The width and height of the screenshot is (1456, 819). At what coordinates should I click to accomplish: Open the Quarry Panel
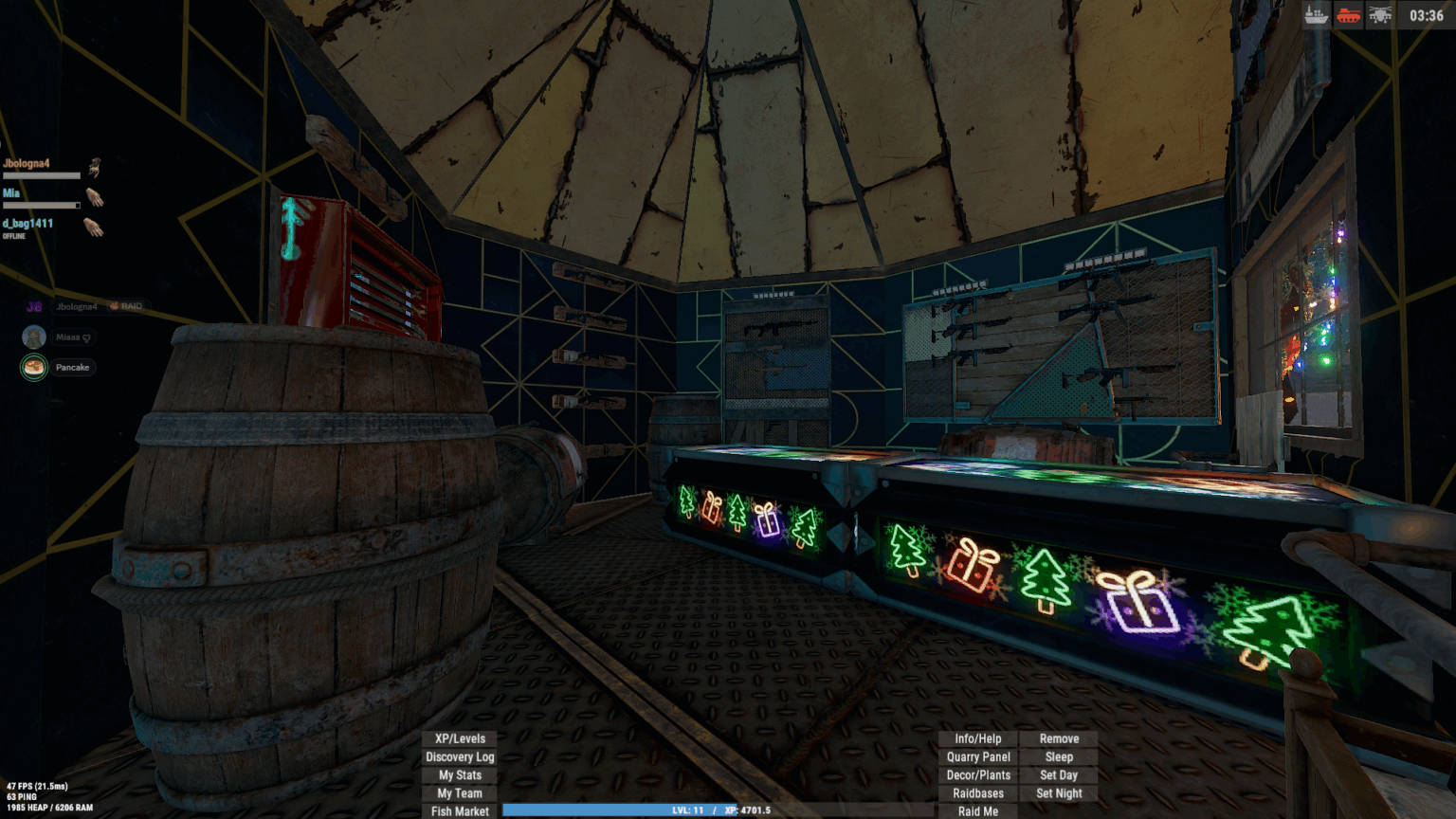[x=977, y=756]
